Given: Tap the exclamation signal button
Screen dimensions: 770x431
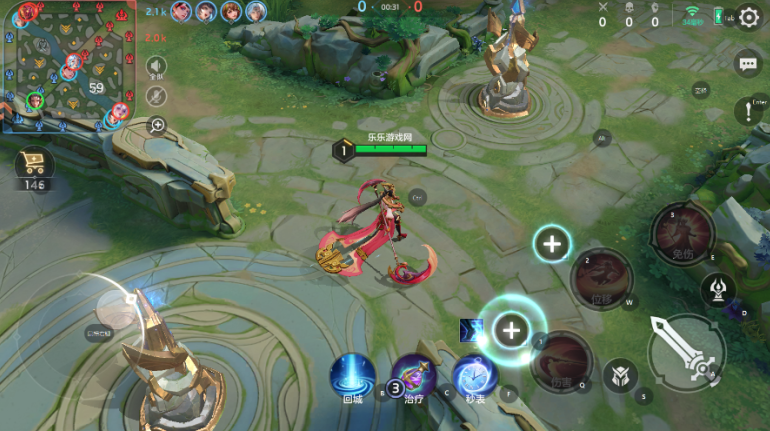Looking at the screenshot, I should (747, 111).
